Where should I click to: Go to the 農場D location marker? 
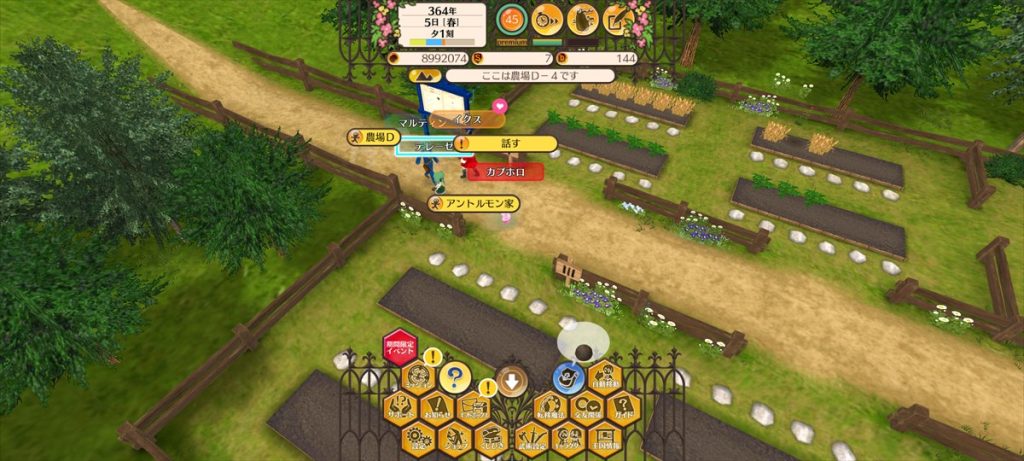pos(375,137)
